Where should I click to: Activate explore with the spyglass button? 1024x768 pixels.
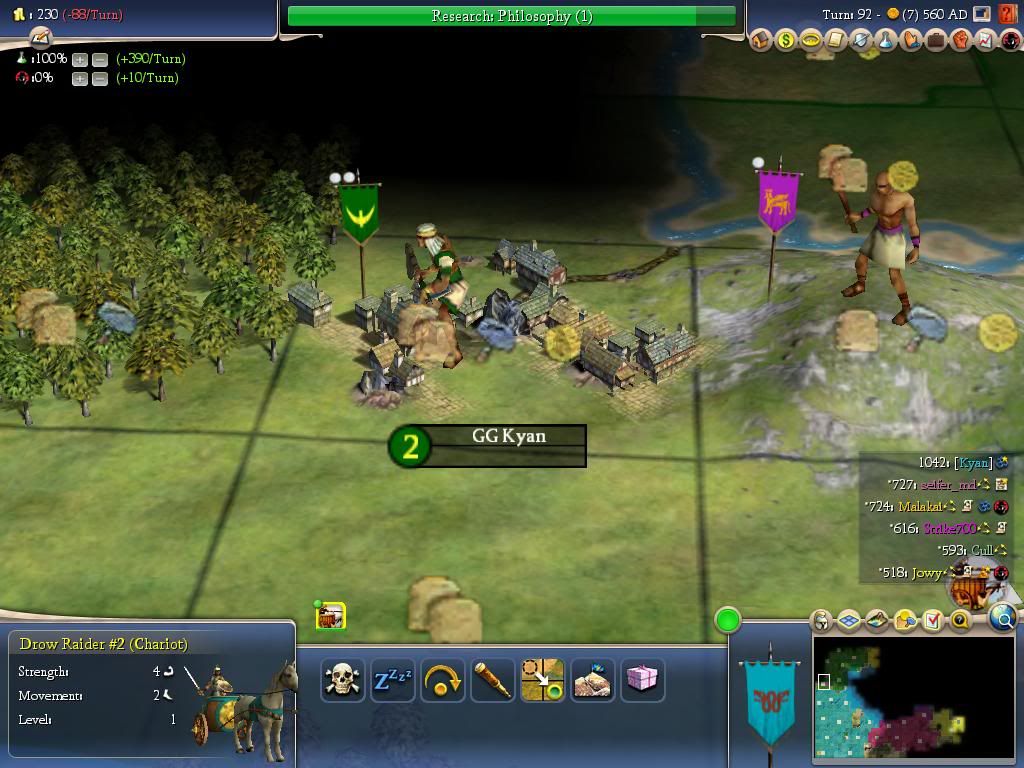coord(493,680)
